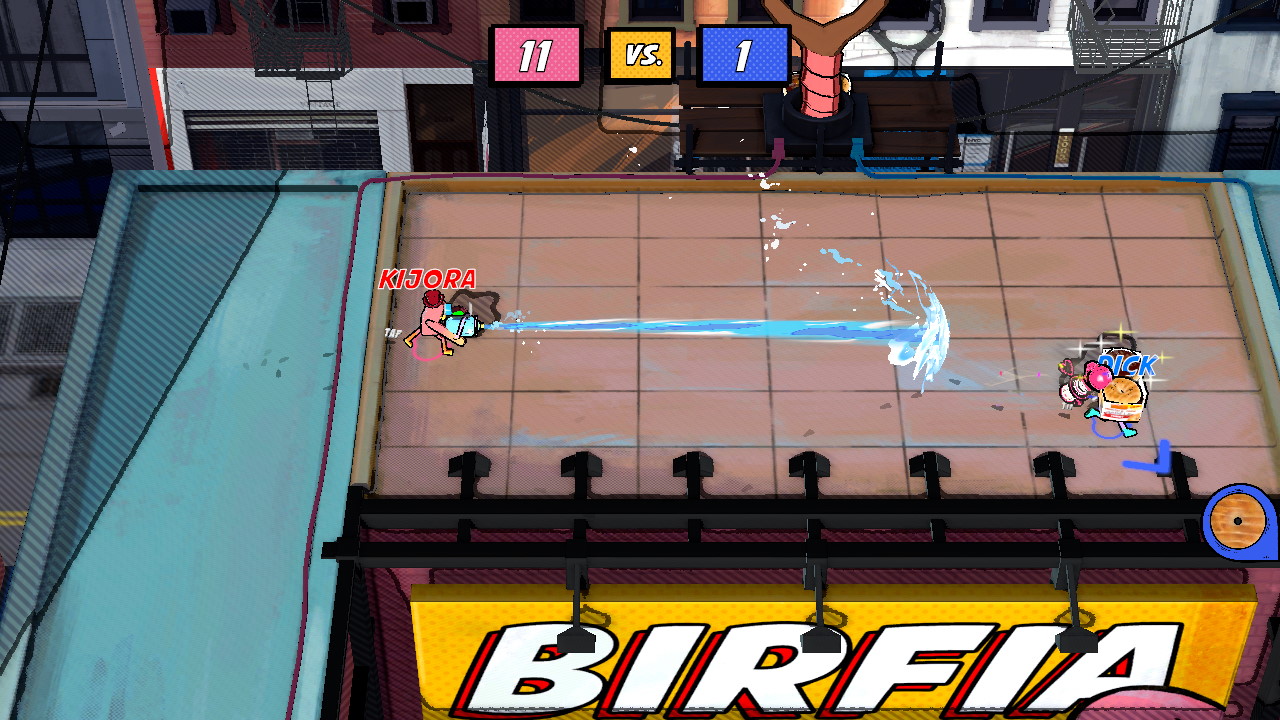Select the blue bagel emblem icon
The width and height of the screenshot is (1280, 720).
1238,521
